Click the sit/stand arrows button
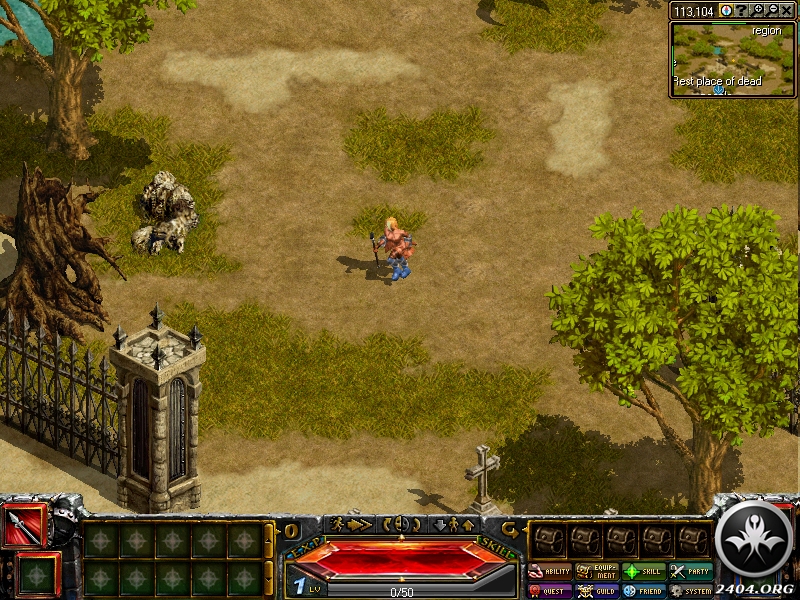Viewport: 800px width, 600px height. 453,524
